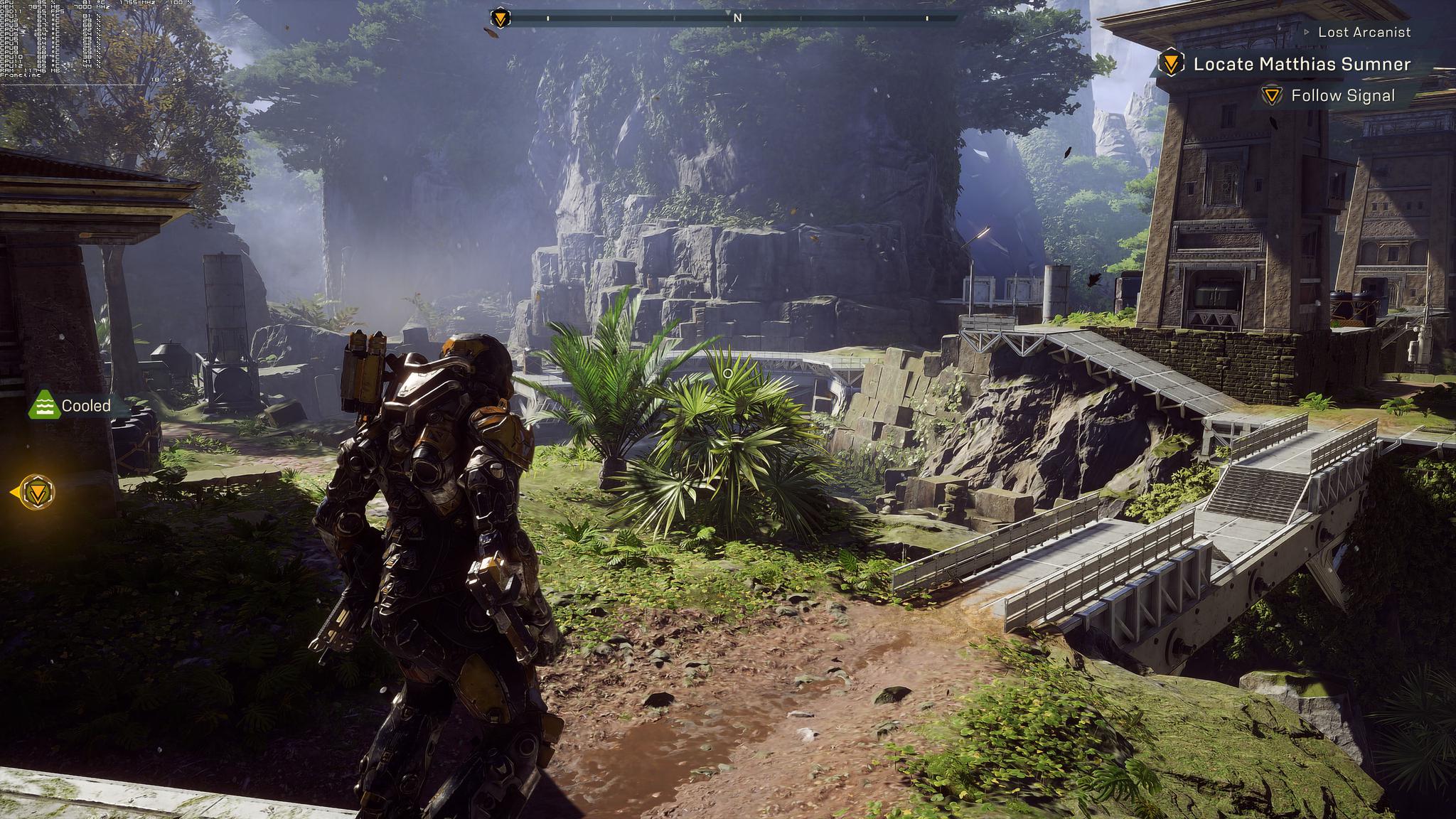Click the Follow Signal sub-objective
Viewport: 1456px width, 819px height.
click(1342, 96)
